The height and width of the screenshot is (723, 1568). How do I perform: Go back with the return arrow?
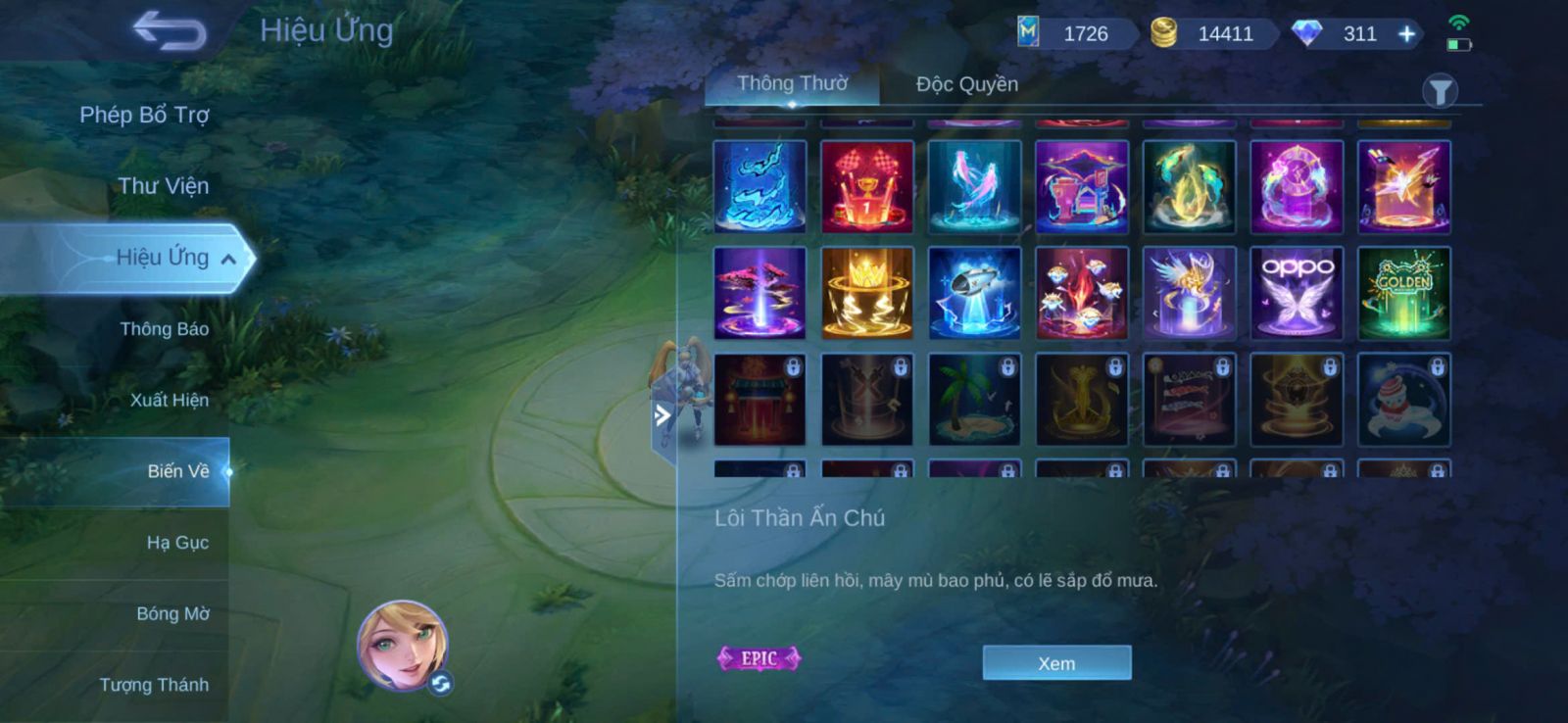pos(171,31)
